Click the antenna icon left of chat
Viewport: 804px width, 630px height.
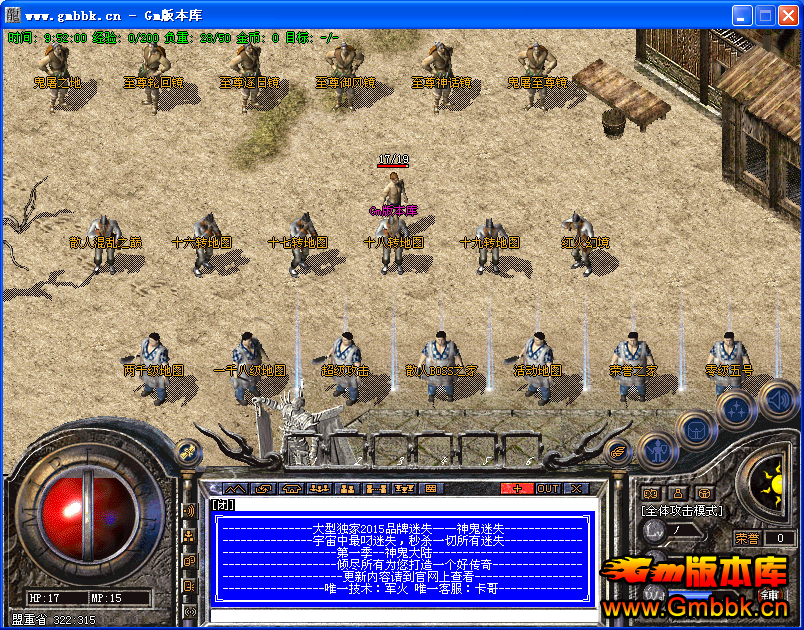coord(189,511)
